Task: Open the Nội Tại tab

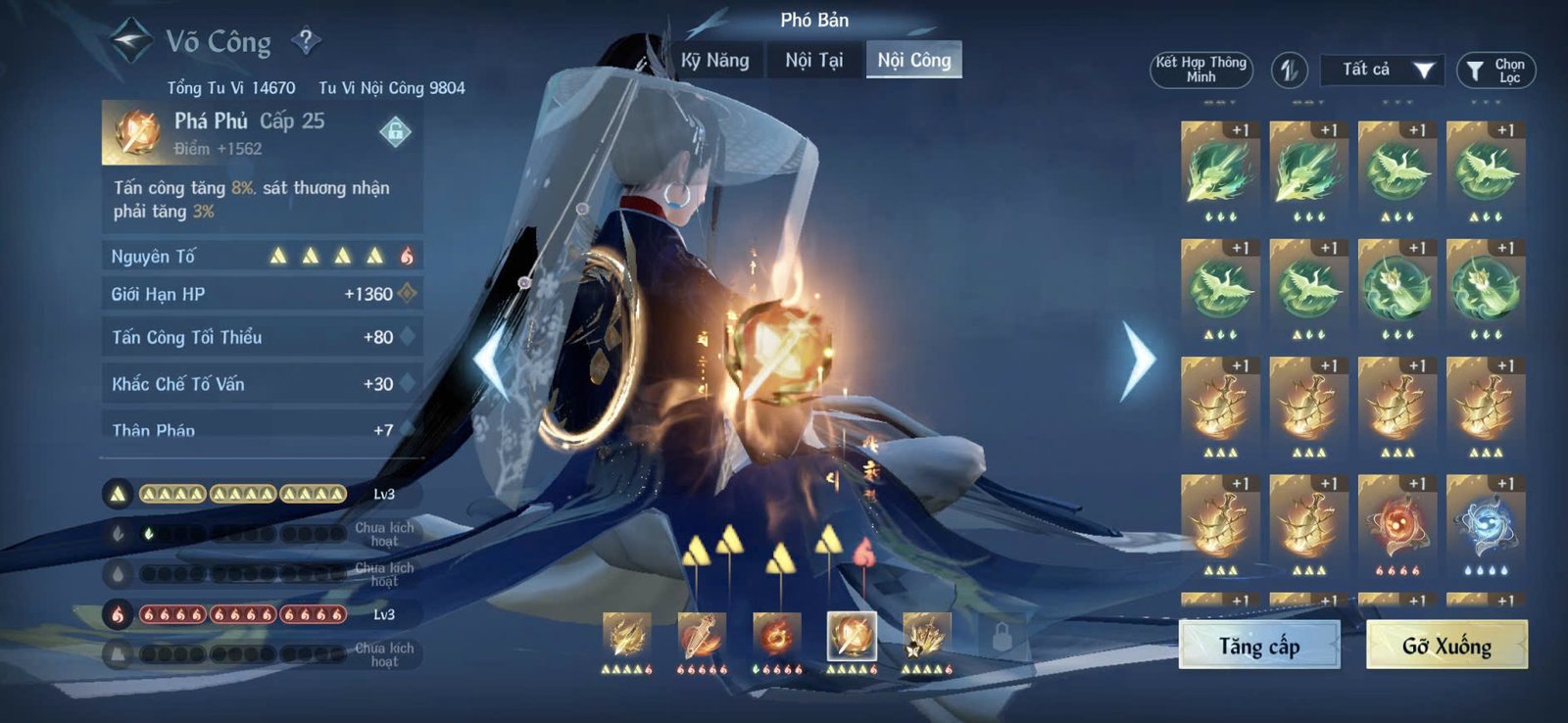Action: 815,61
